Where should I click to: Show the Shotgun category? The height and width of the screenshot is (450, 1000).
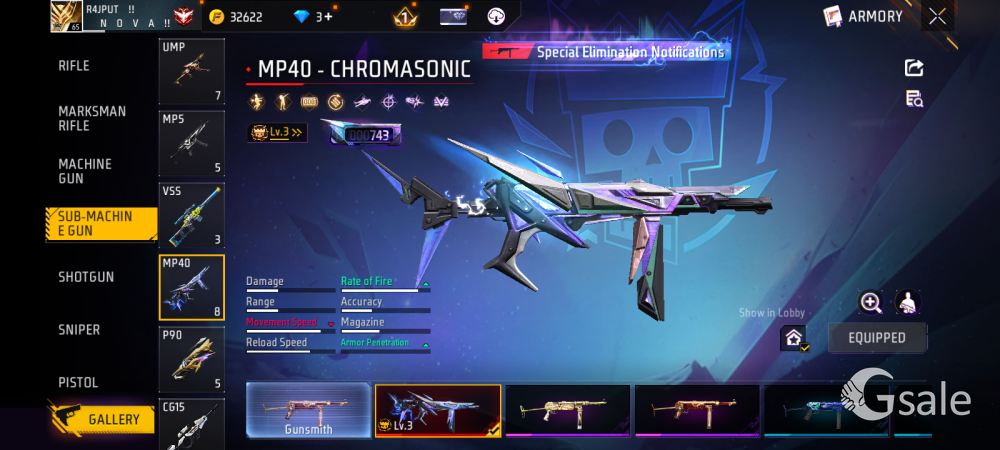[x=86, y=277]
